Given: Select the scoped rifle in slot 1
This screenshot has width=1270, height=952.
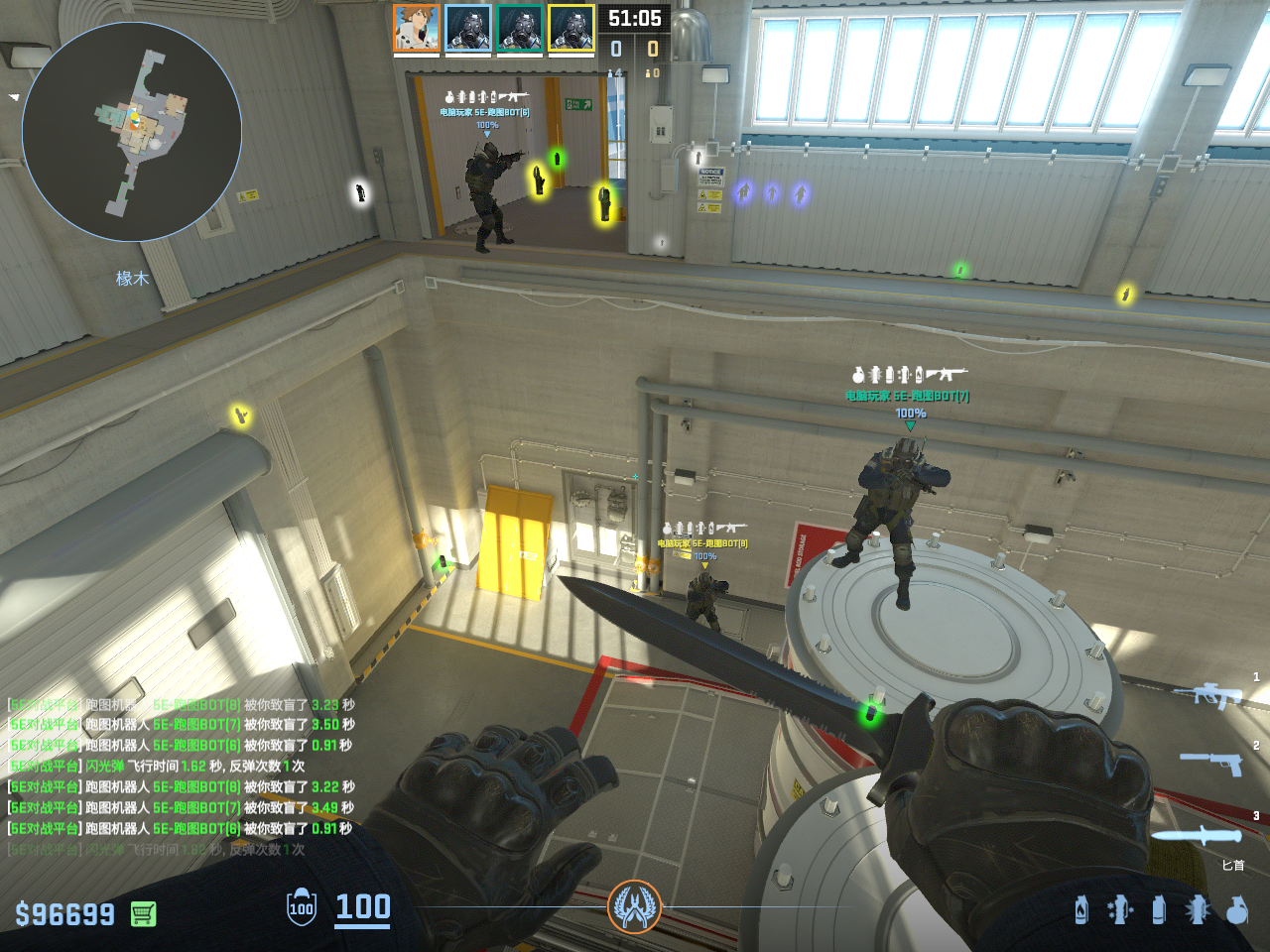Looking at the screenshot, I should (x=1207, y=694).
